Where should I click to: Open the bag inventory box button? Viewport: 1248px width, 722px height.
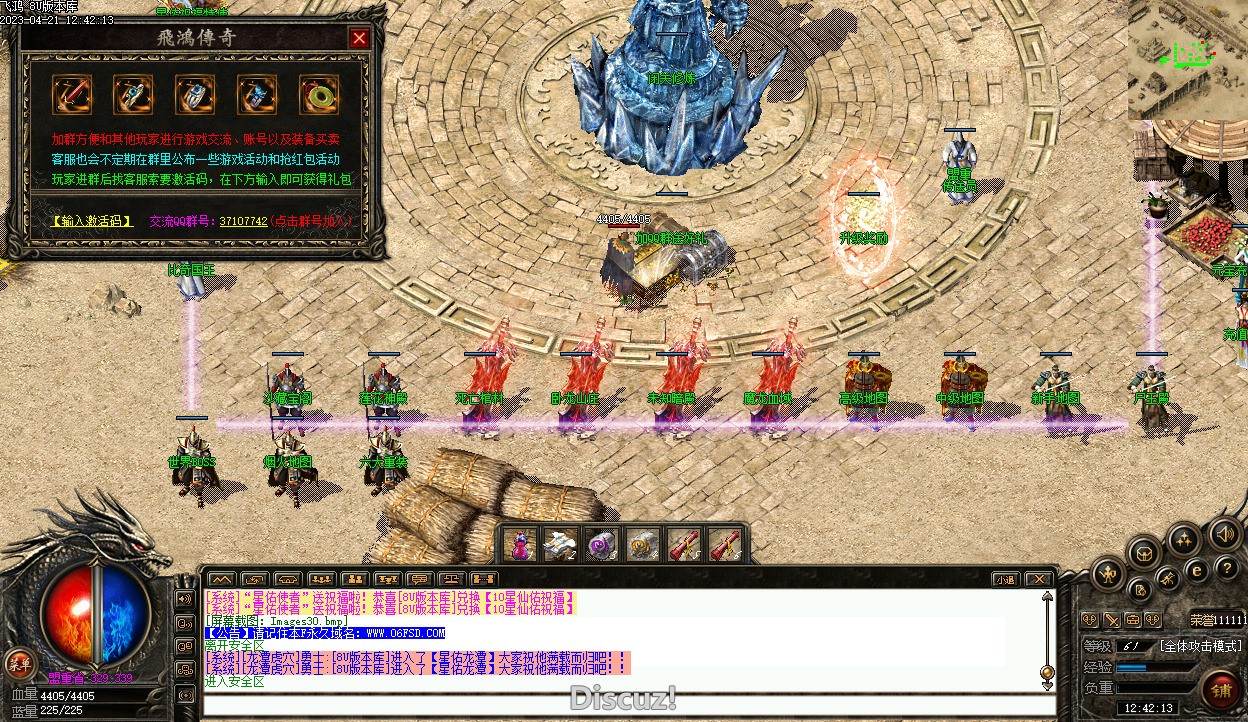pos(1145,551)
